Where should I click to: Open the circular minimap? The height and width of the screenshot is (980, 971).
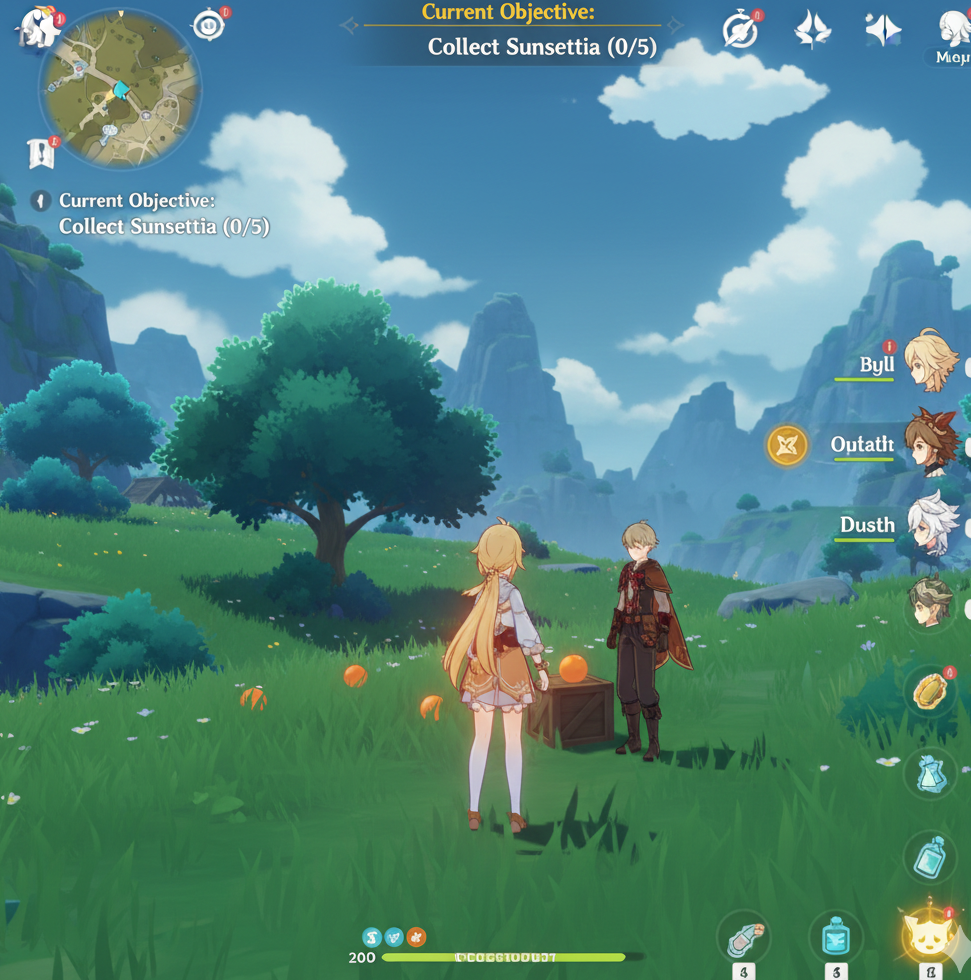[119, 88]
